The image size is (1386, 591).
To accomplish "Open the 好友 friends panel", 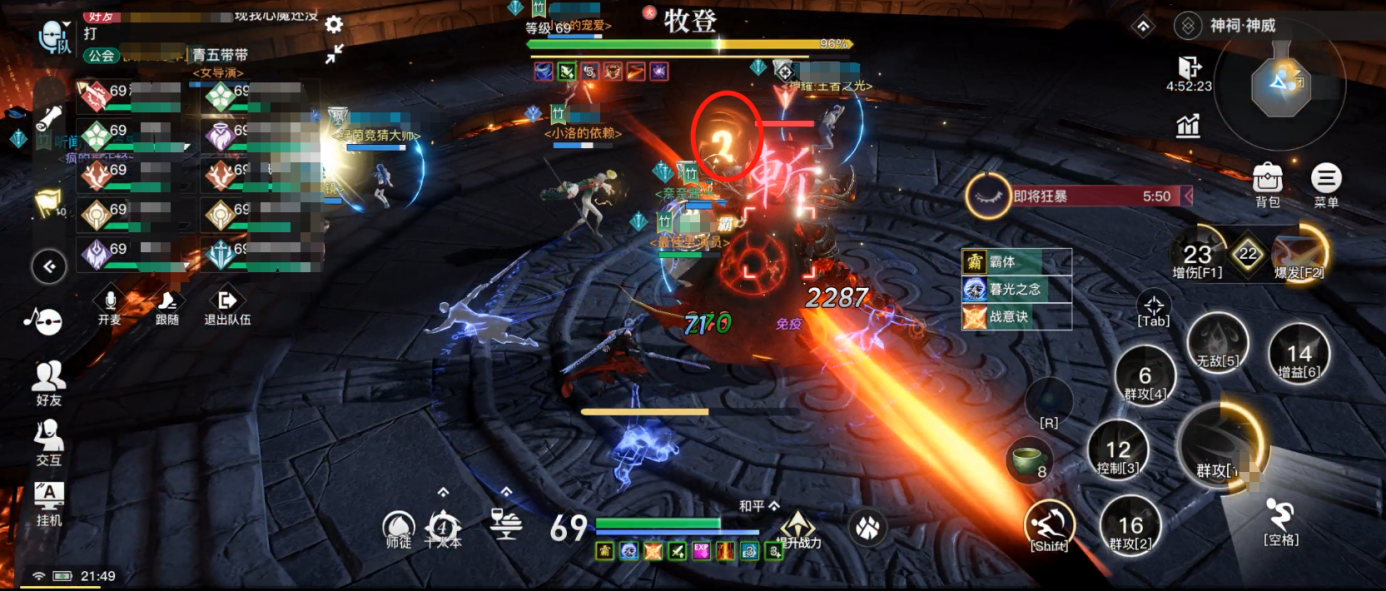I will tap(48, 380).
